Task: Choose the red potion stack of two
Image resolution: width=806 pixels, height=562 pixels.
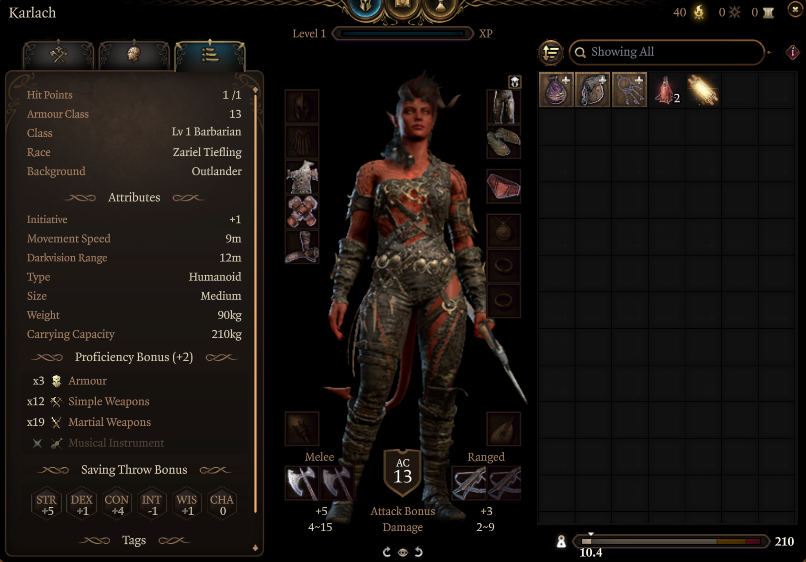Action: (666, 91)
